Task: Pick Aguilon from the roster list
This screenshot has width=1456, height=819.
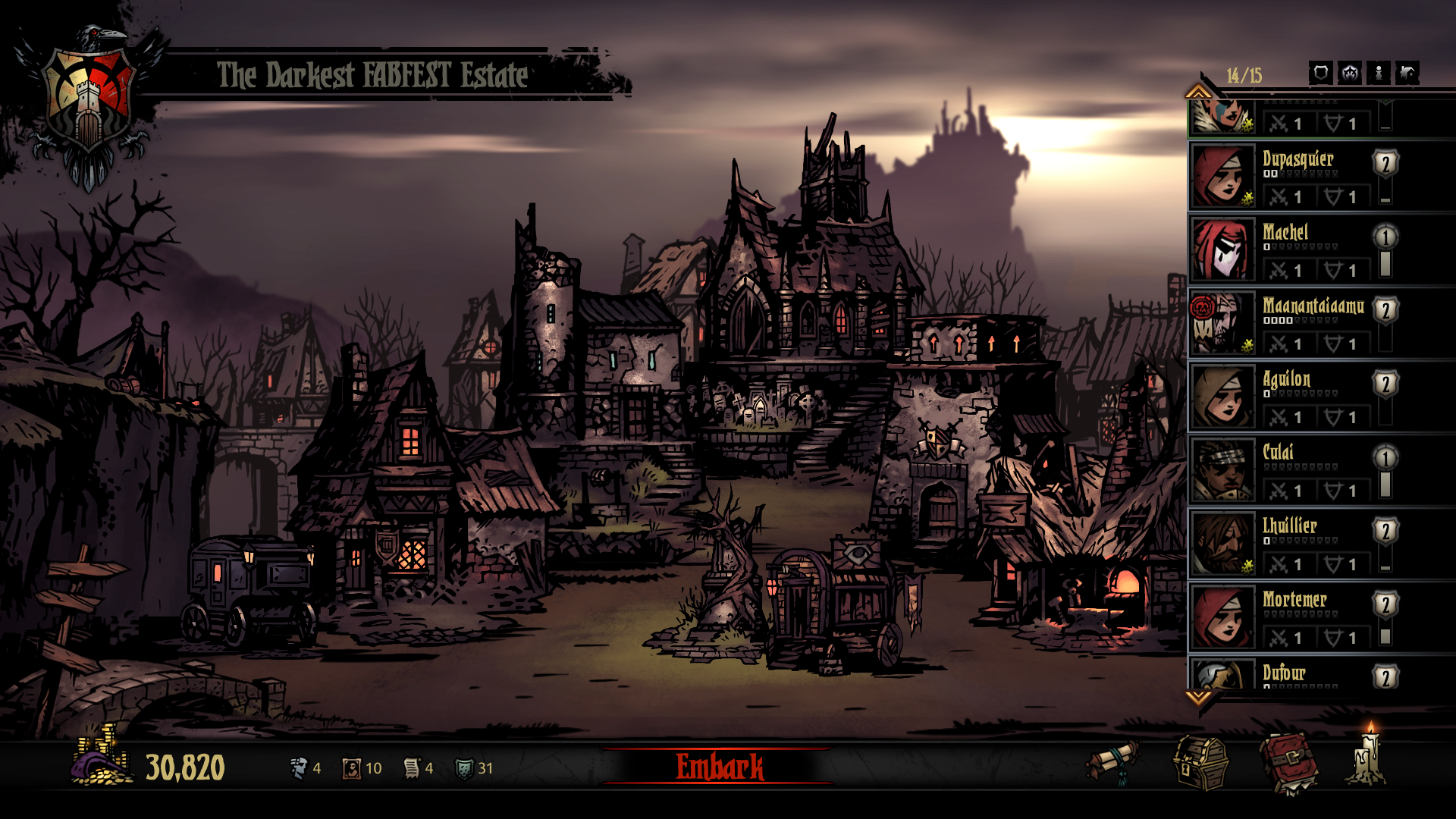Action: [x=1297, y=397]
